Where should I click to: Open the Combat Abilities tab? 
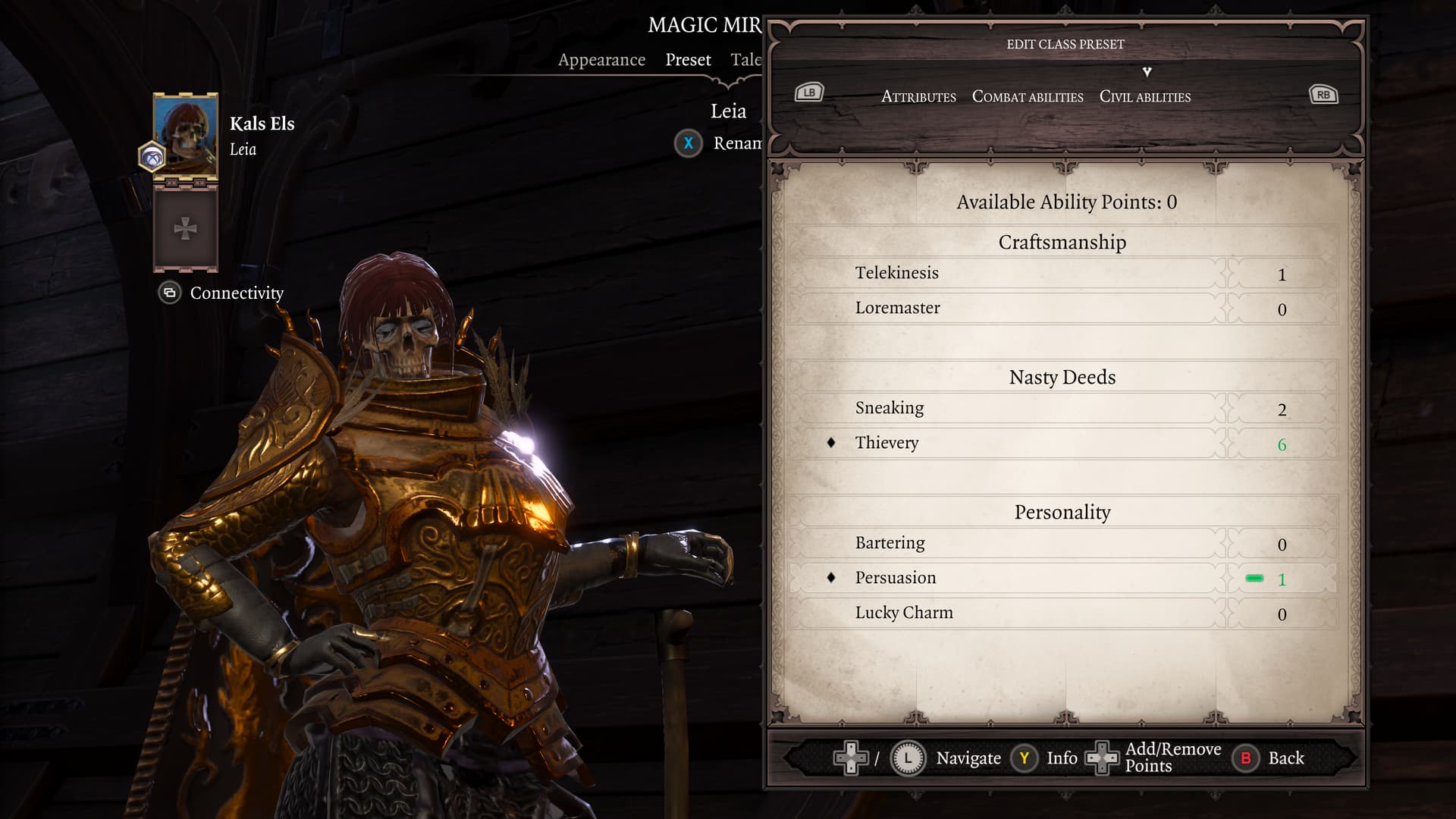click(x=1028, y=97)
